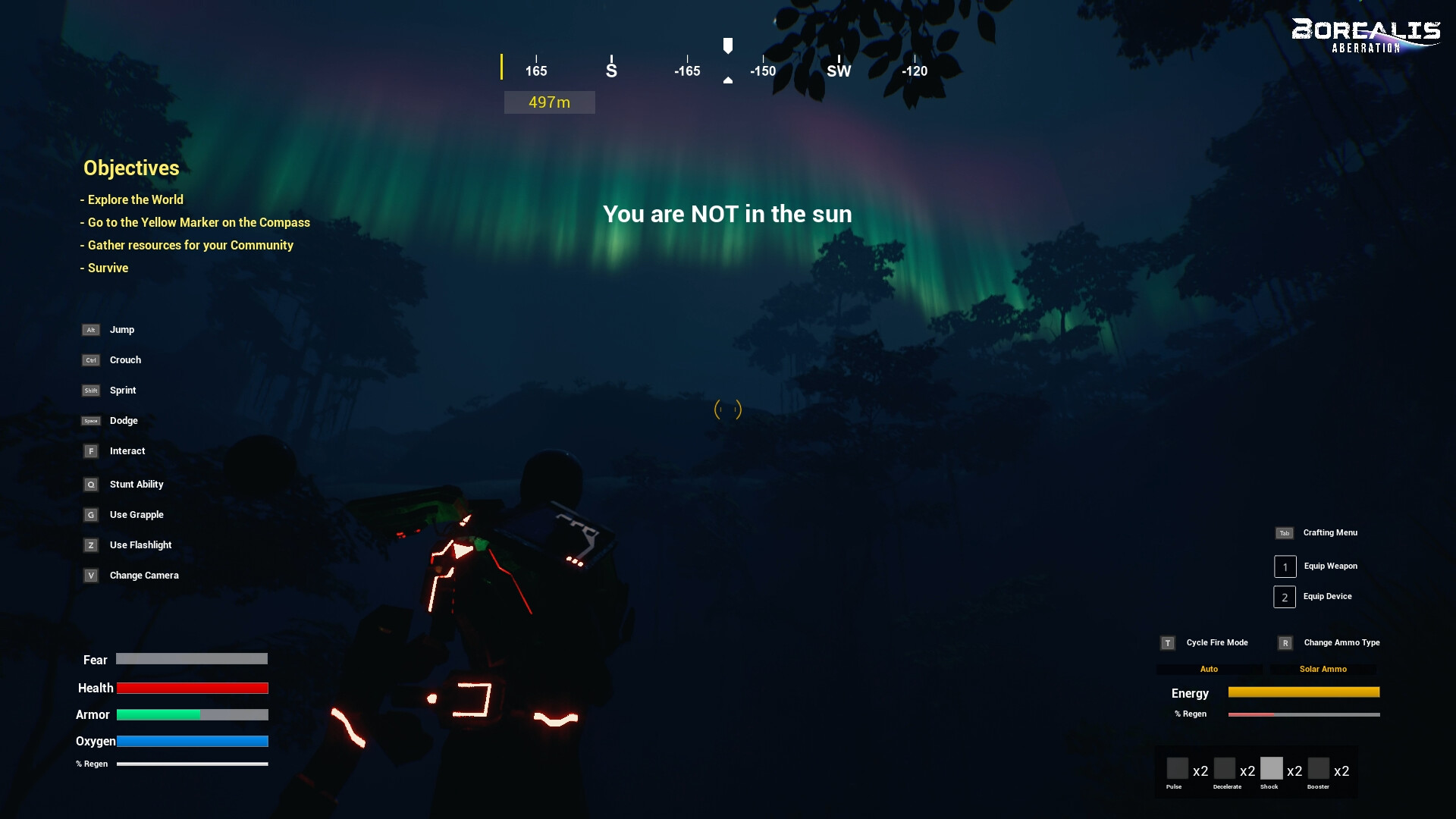Change Ammo Type from Solar Ammo
Viewport: 1456px width, 819px height.
[1323, 669]
